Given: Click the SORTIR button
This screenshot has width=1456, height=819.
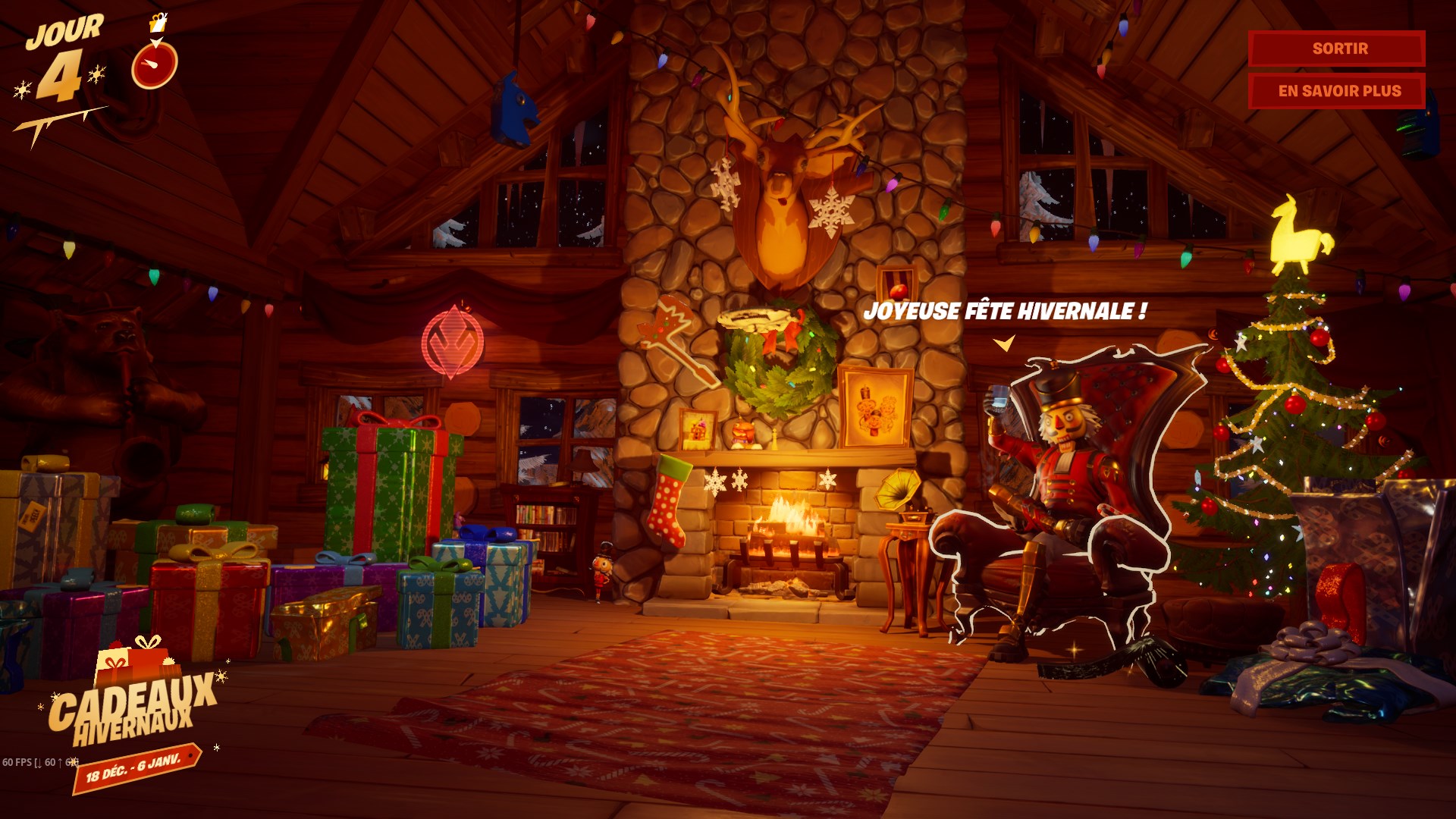Looking at the screenshot, I should click(1338, 49).
